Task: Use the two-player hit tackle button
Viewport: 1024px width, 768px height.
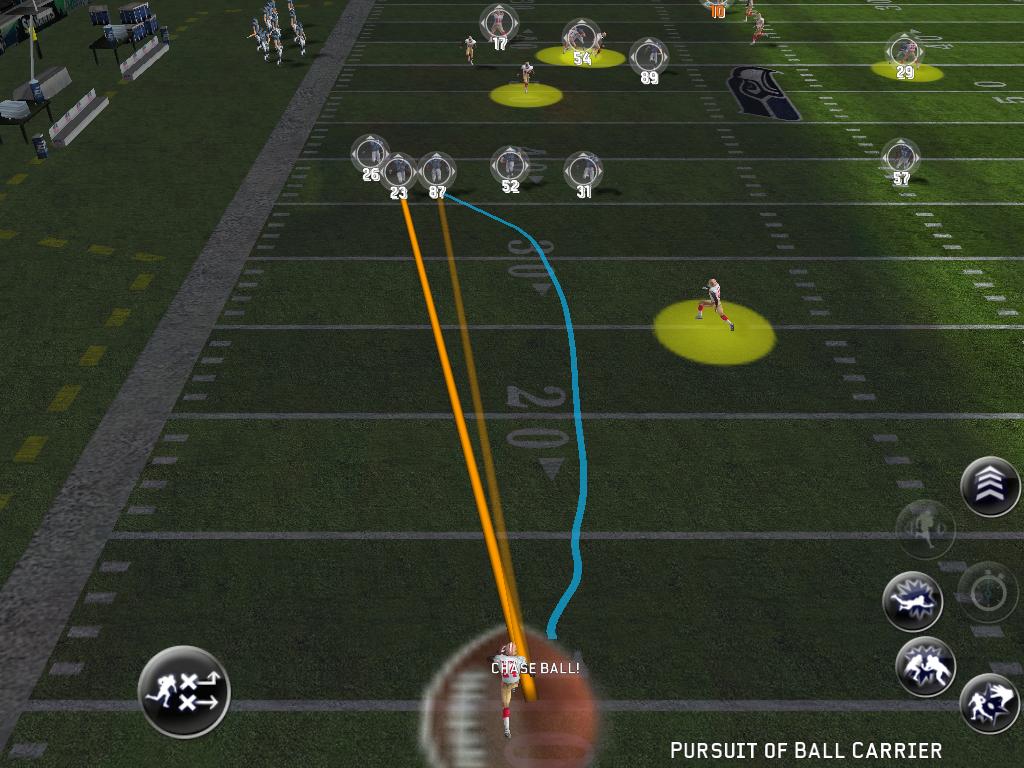Action: pyautogui.click(x=925, y=666)
